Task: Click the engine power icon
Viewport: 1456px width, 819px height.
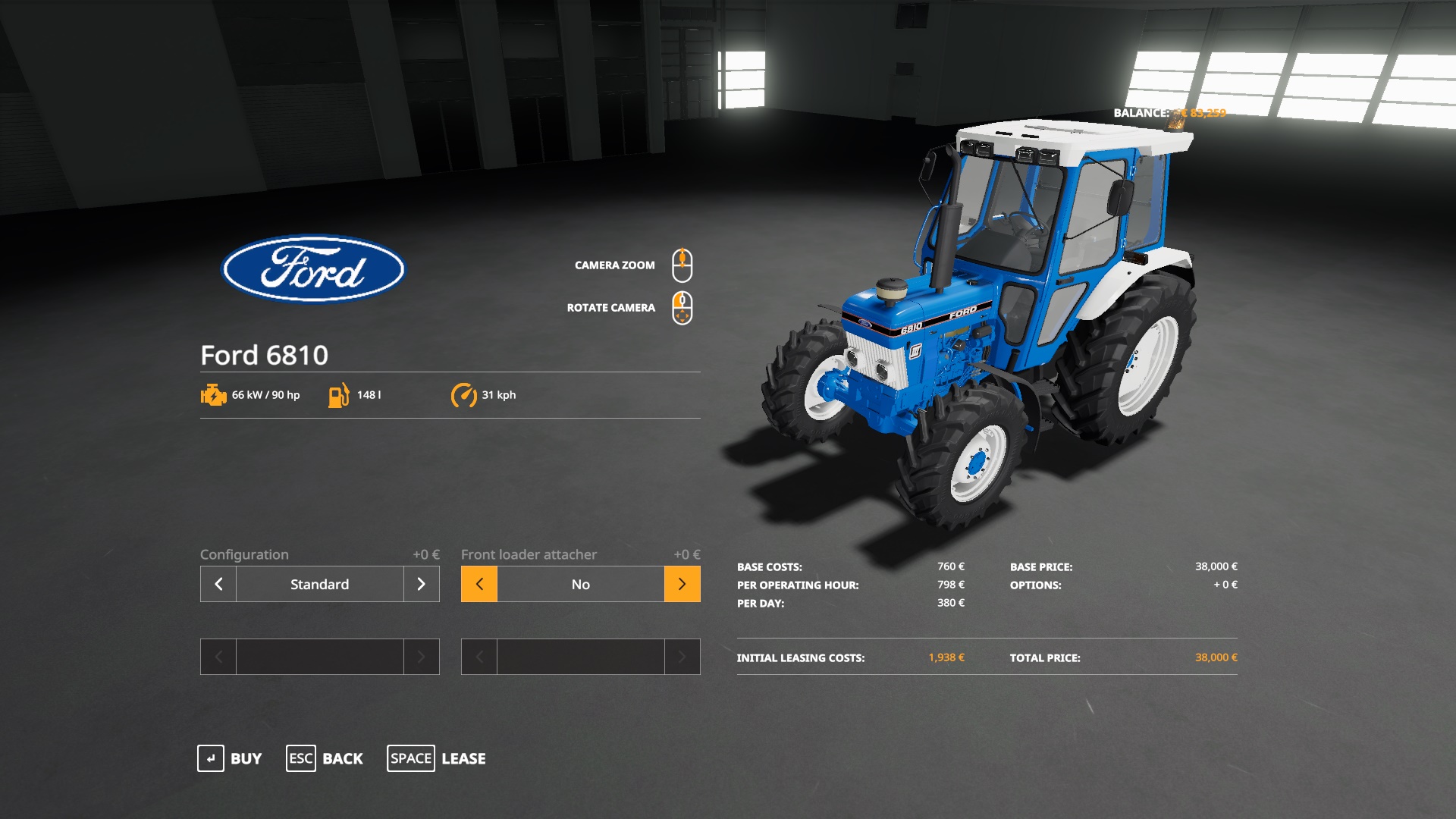Action: click(212, 394)
